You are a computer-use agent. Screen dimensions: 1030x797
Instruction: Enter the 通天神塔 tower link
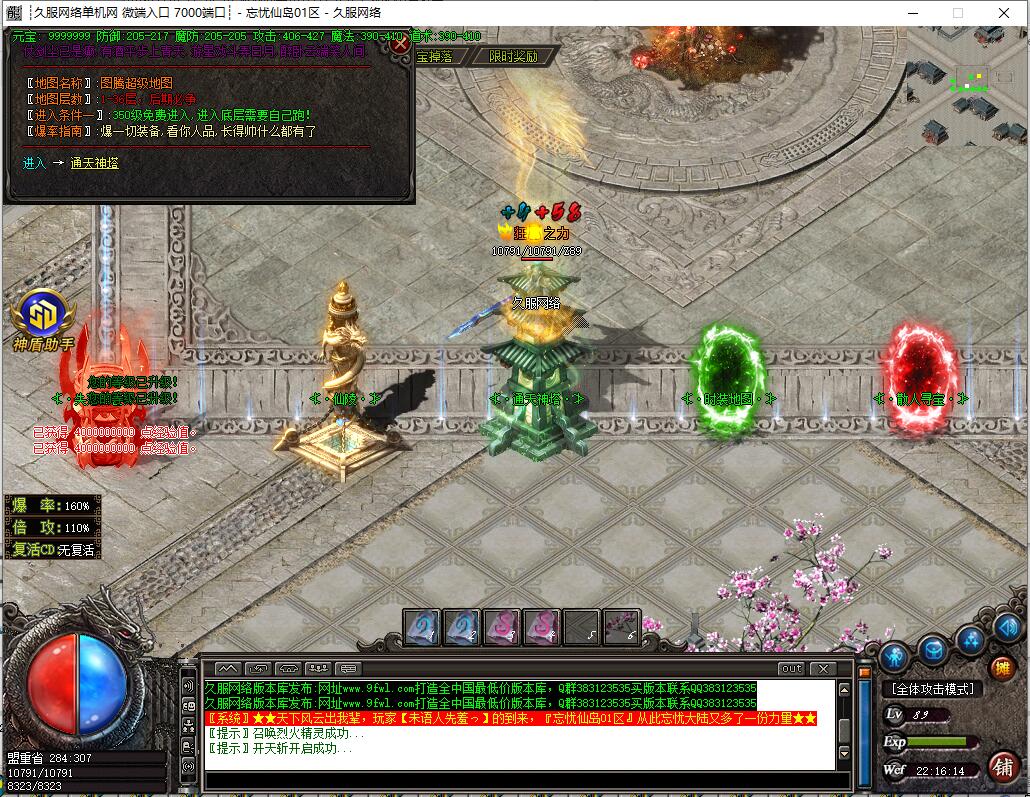(94, 163)
